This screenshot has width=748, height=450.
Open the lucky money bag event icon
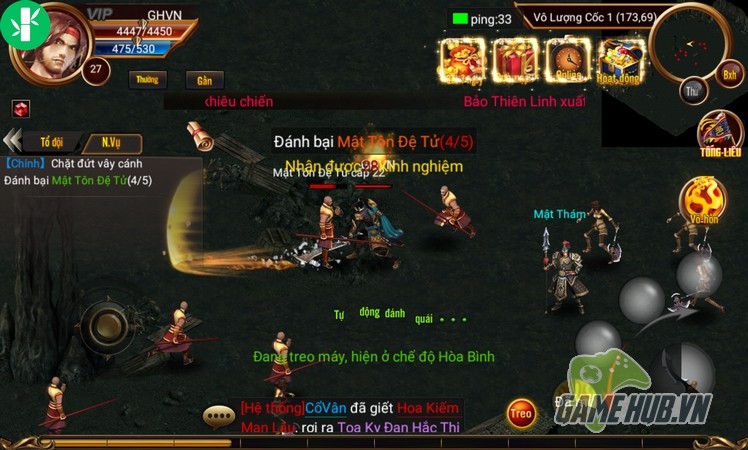(462, 60)
